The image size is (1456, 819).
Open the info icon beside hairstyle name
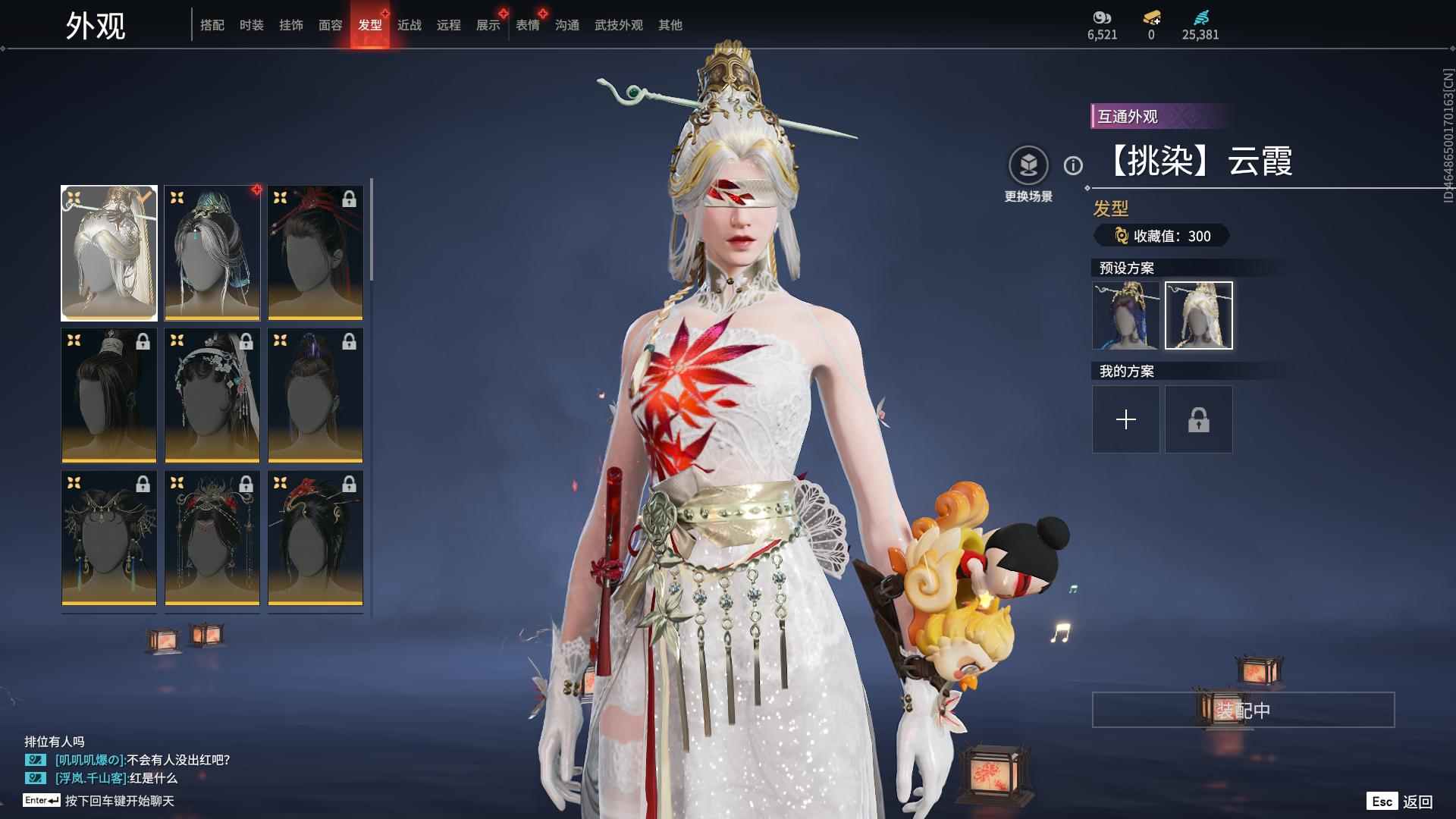(x=1073, y=165)
